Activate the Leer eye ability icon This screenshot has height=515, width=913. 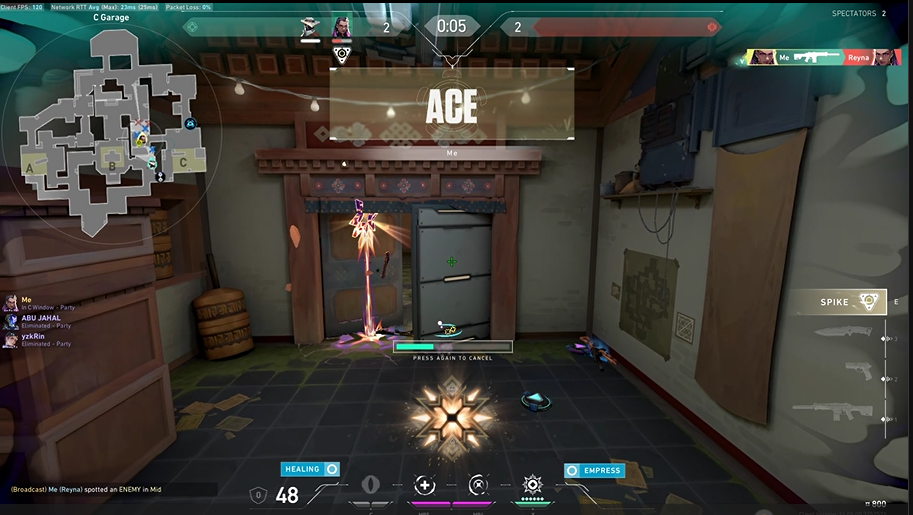click(x=371, y=486)
